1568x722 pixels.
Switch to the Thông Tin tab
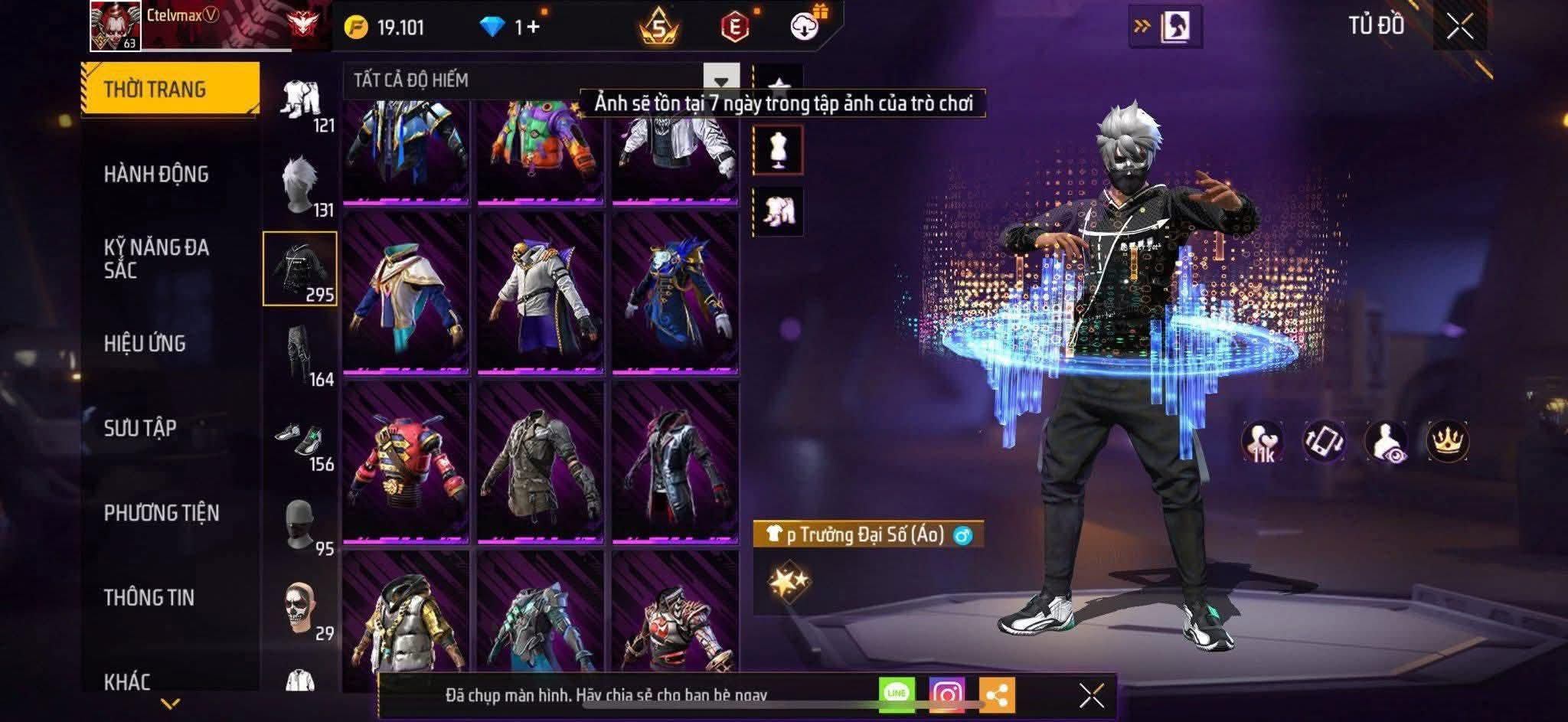tap(149, 597)
